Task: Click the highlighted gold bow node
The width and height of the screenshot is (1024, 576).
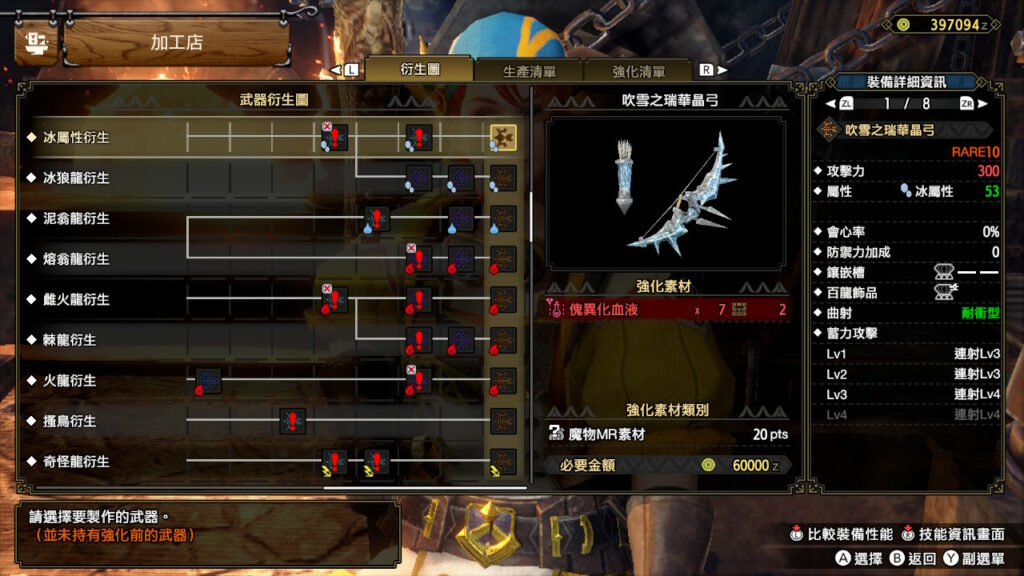Action: (x=503, y=137)
